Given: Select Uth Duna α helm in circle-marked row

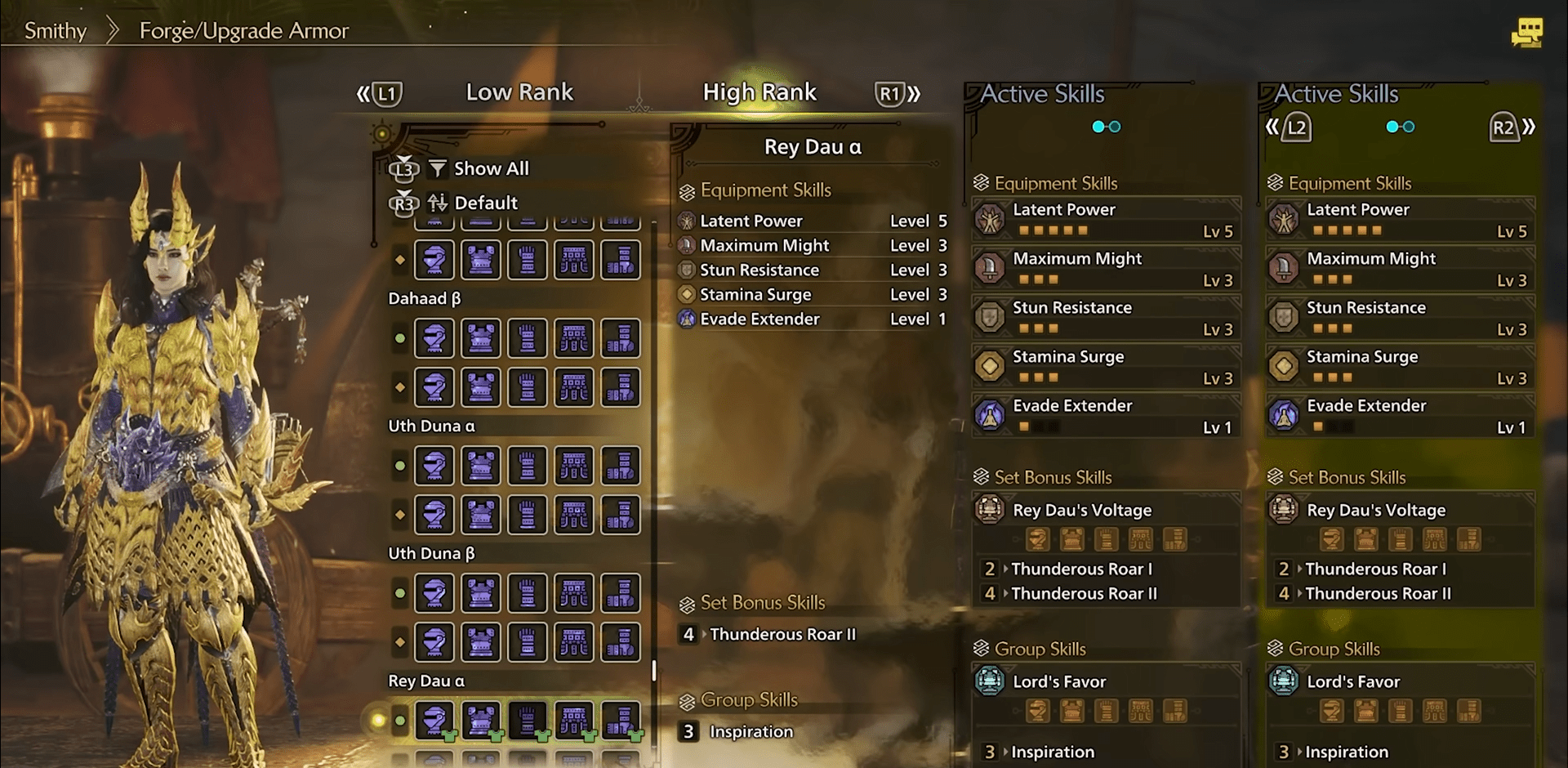Looking at the screenshot, I should tap(434, 466).
